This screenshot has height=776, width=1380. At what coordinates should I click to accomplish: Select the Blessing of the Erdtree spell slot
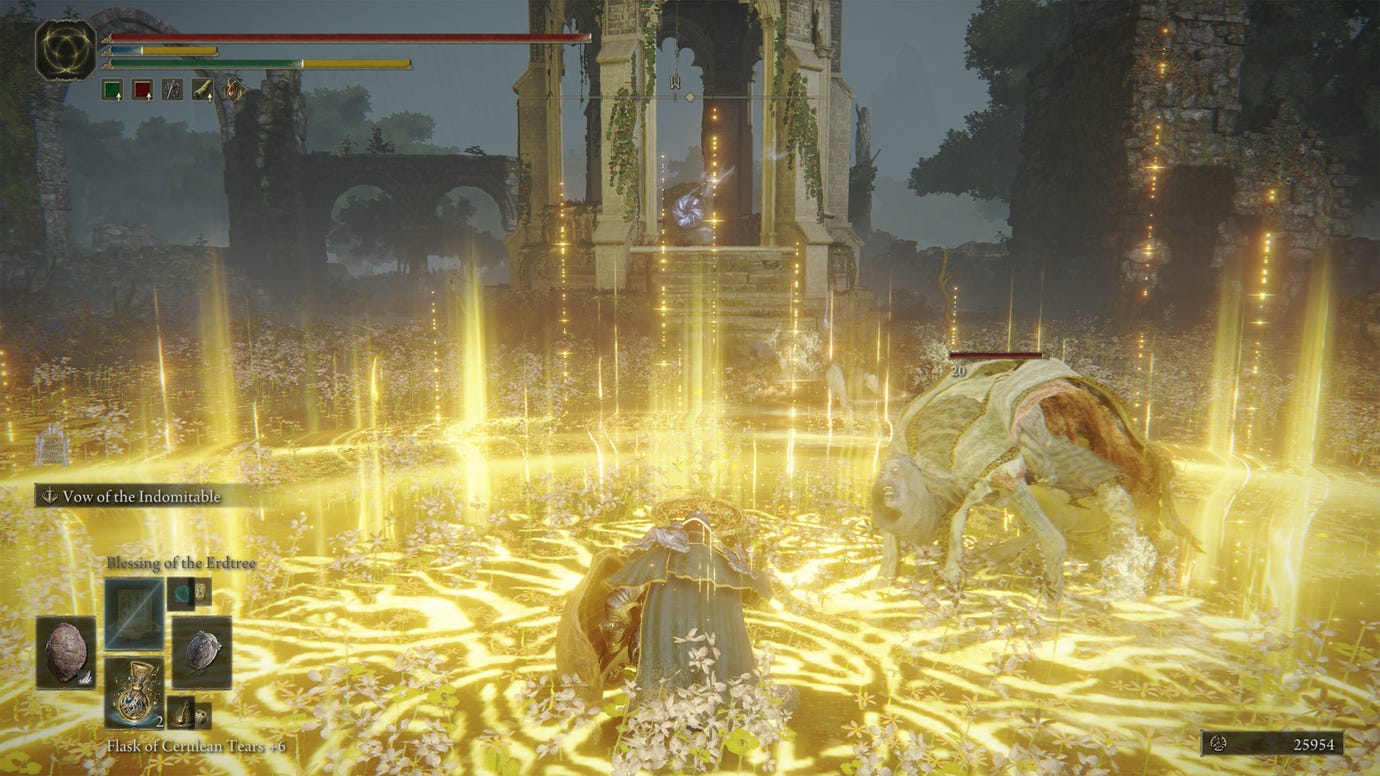pos(133,613)
